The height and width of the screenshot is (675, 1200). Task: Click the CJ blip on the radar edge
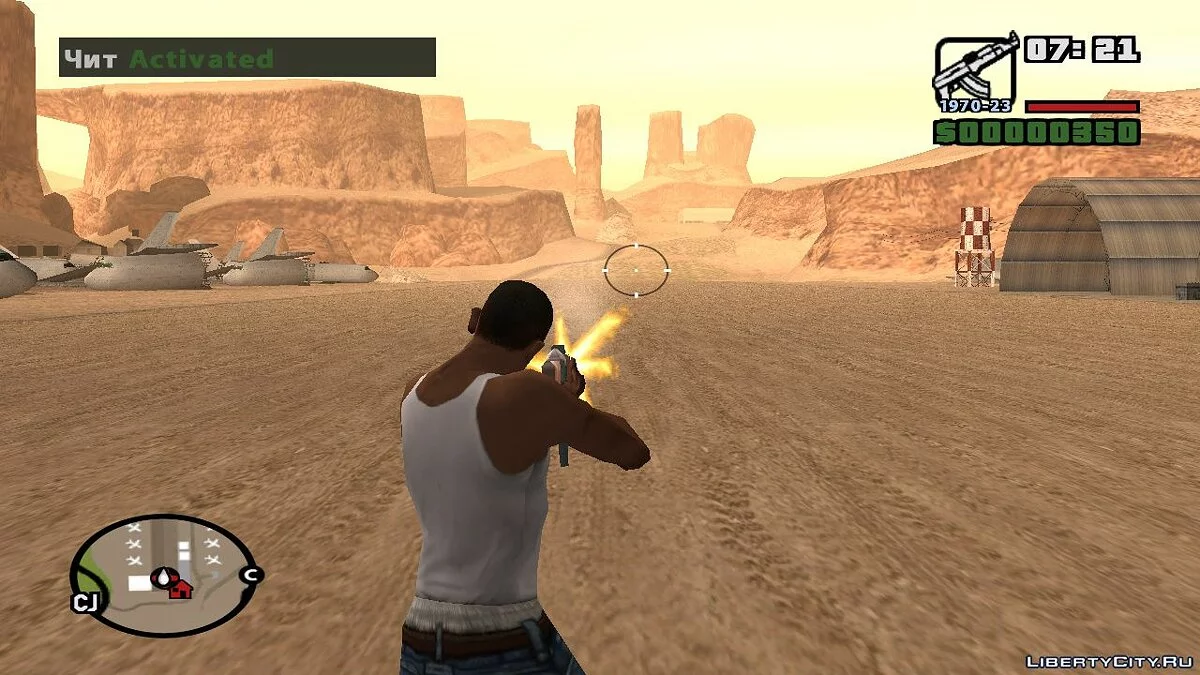click(83, 602)
